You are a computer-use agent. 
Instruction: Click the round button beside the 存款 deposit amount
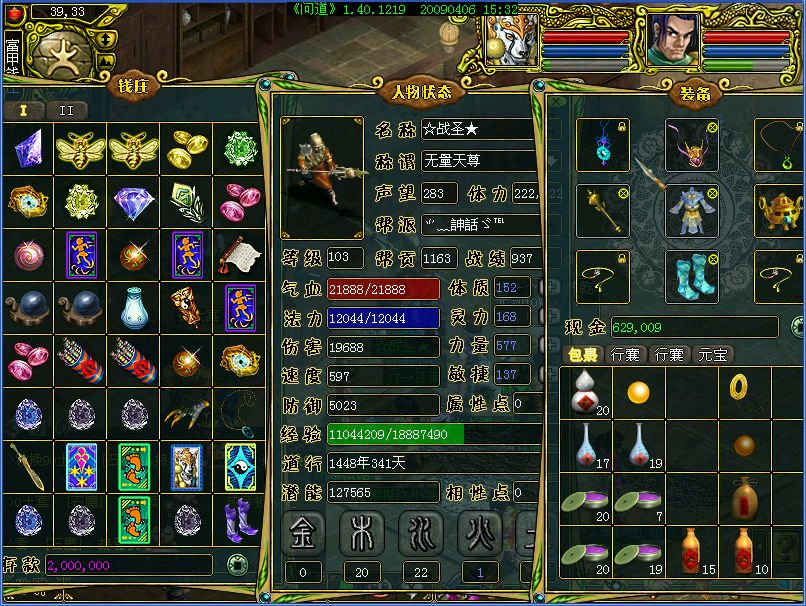coord(236,564)
